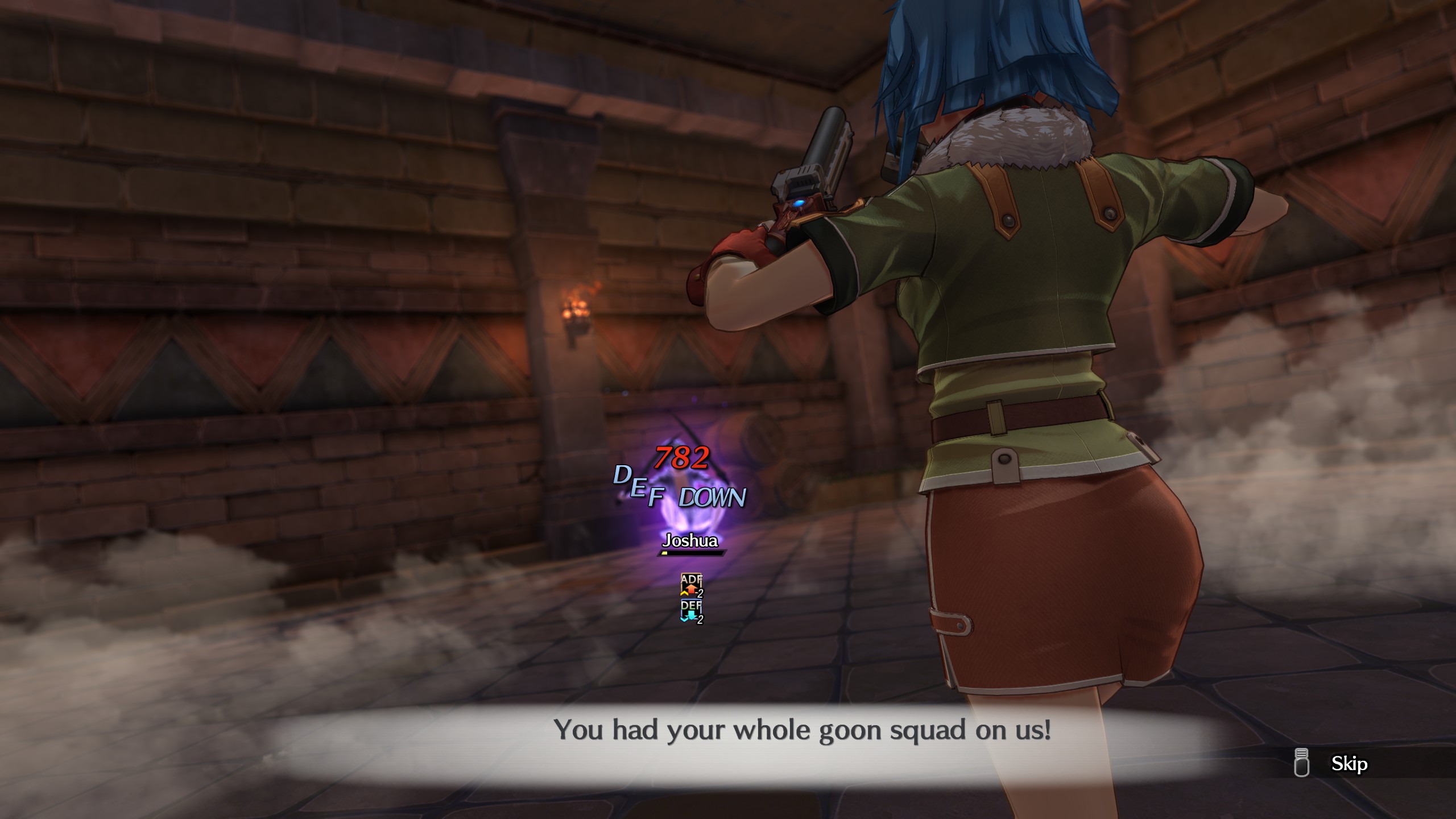Toggle battle cutscene skipping via Skip prompt

[1350, 764]
